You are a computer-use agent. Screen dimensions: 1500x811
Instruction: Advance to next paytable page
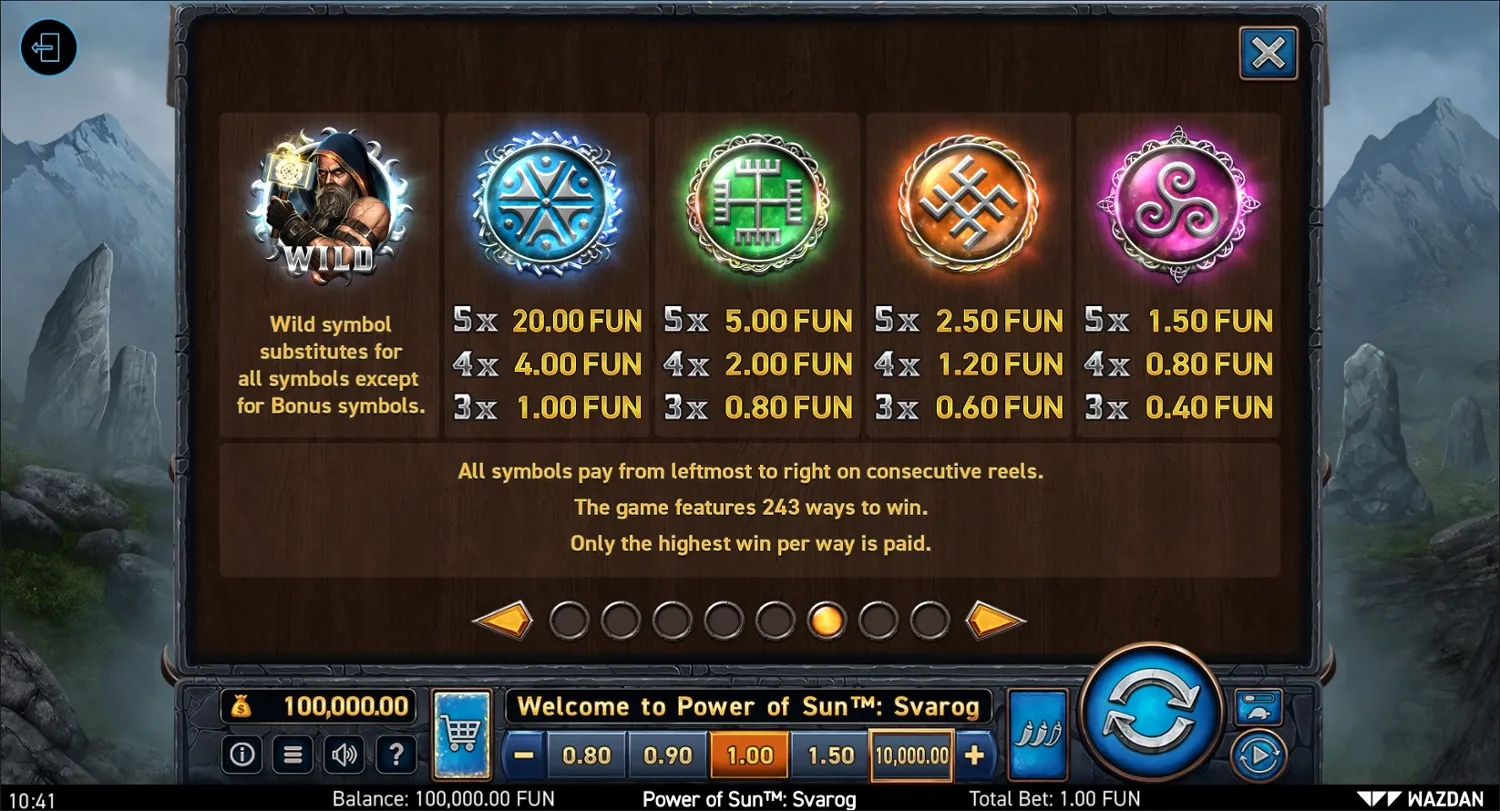997,619
